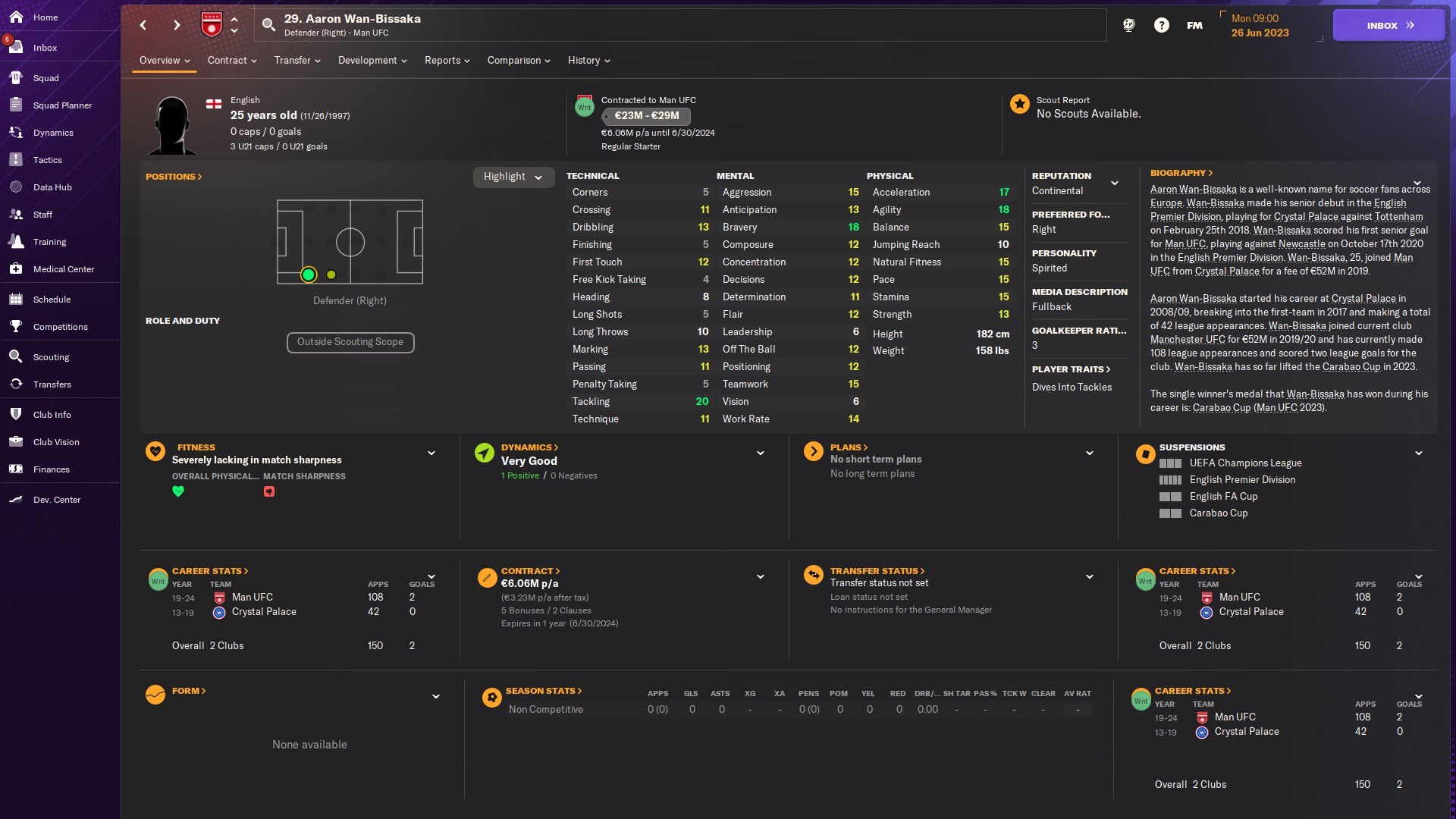Open the Scouting section

pyautogui.click(x=52, y=356)
